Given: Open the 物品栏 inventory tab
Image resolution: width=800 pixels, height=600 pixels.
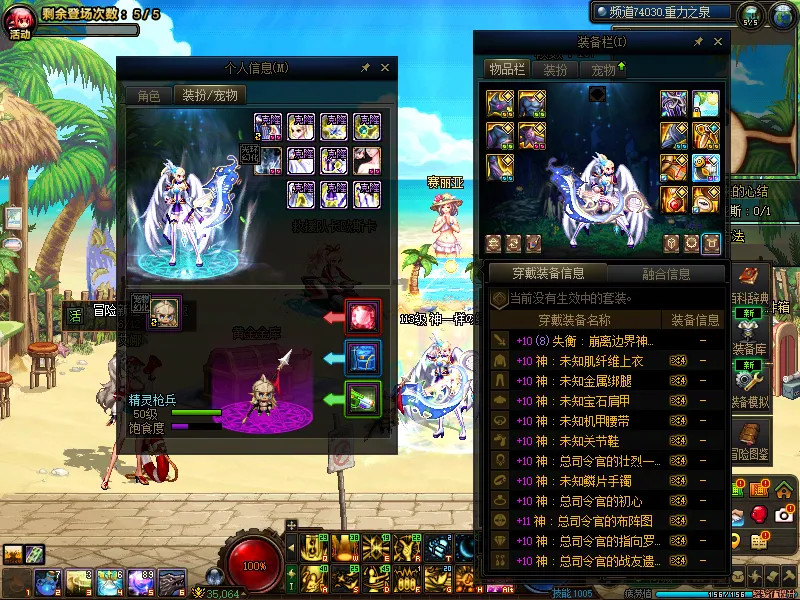Looking at the screenshot, I should click(x=506, y=70).
